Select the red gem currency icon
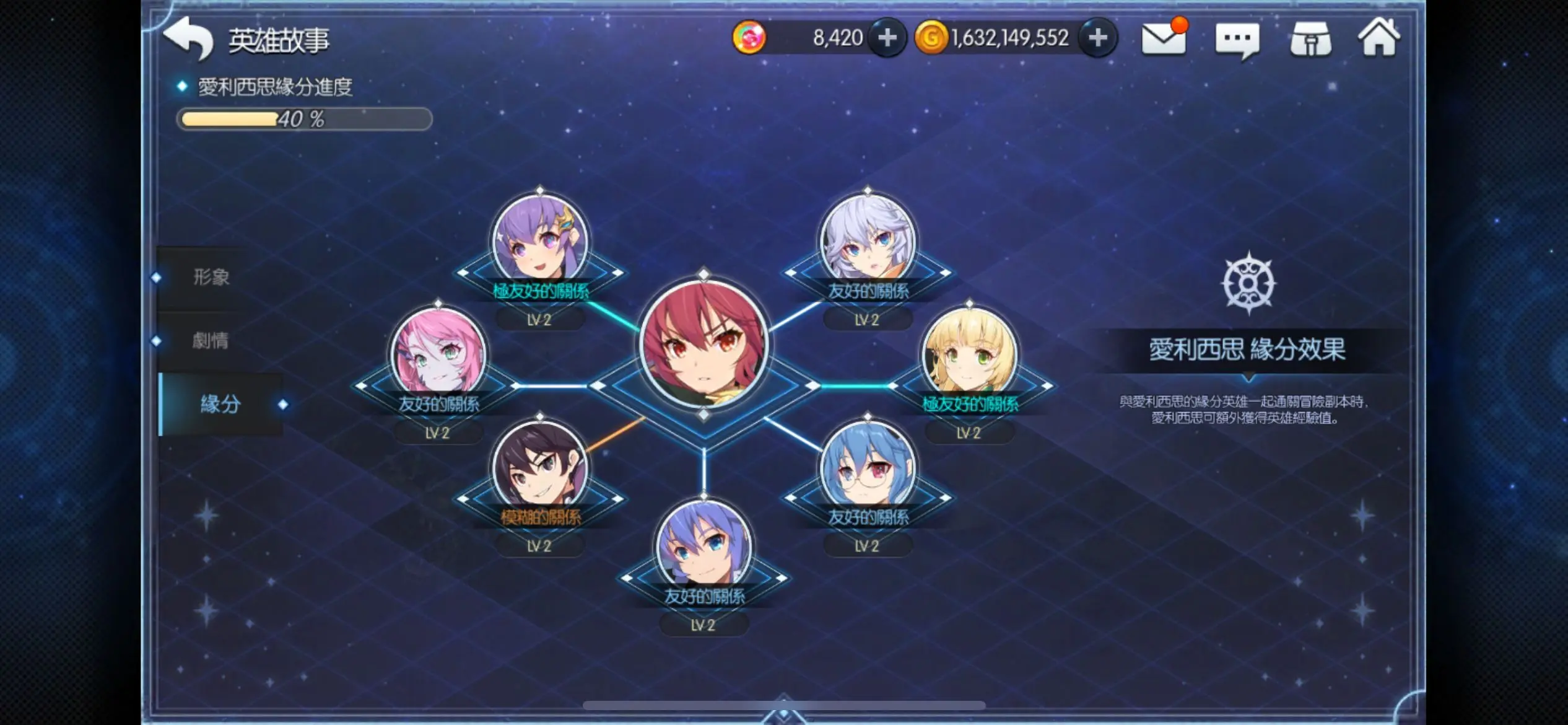Image resolution: width=1568 pixels, height=725 pixels. (x=749, y=37)
